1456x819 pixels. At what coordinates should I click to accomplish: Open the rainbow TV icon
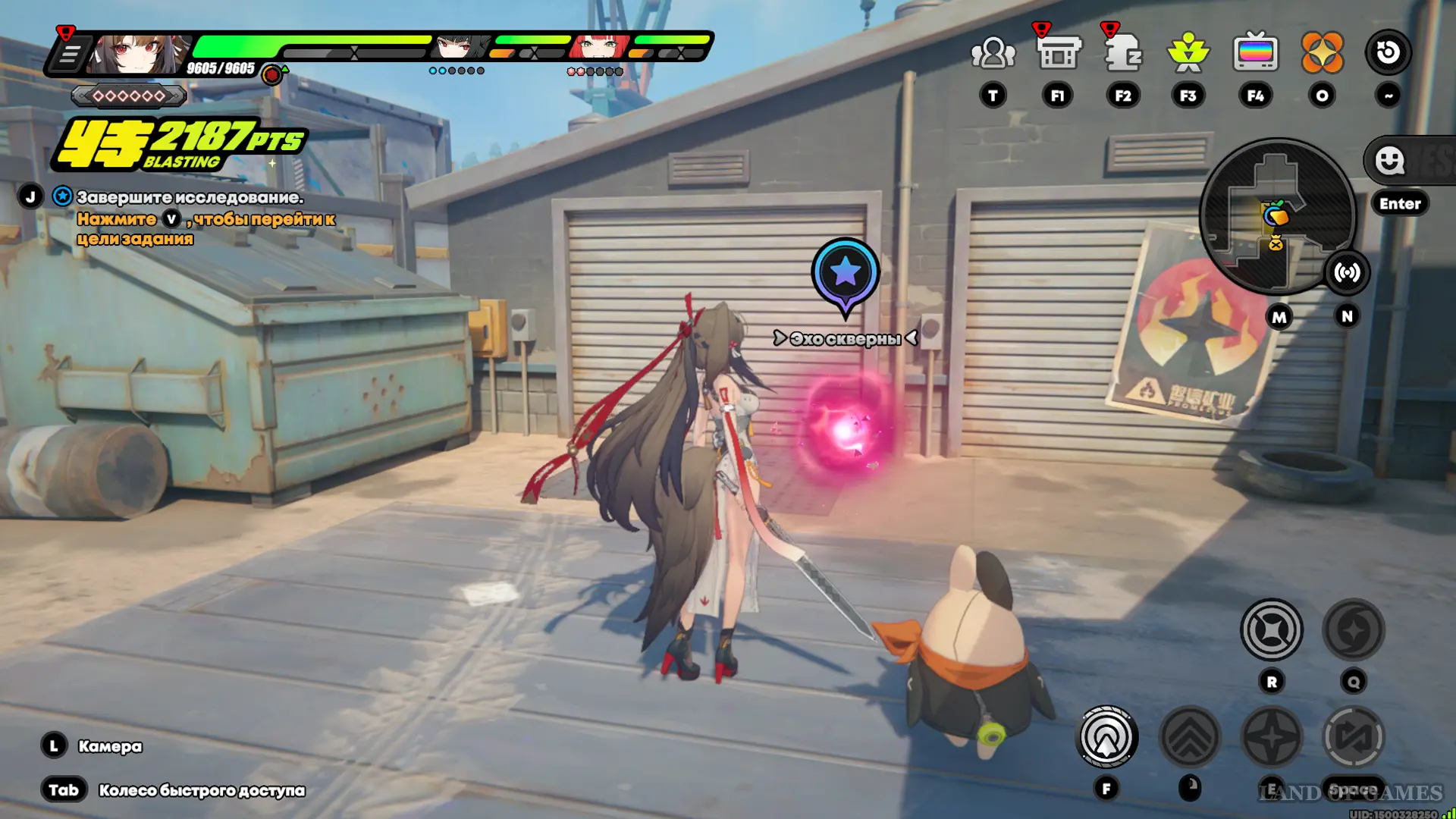click(1255, 53)
